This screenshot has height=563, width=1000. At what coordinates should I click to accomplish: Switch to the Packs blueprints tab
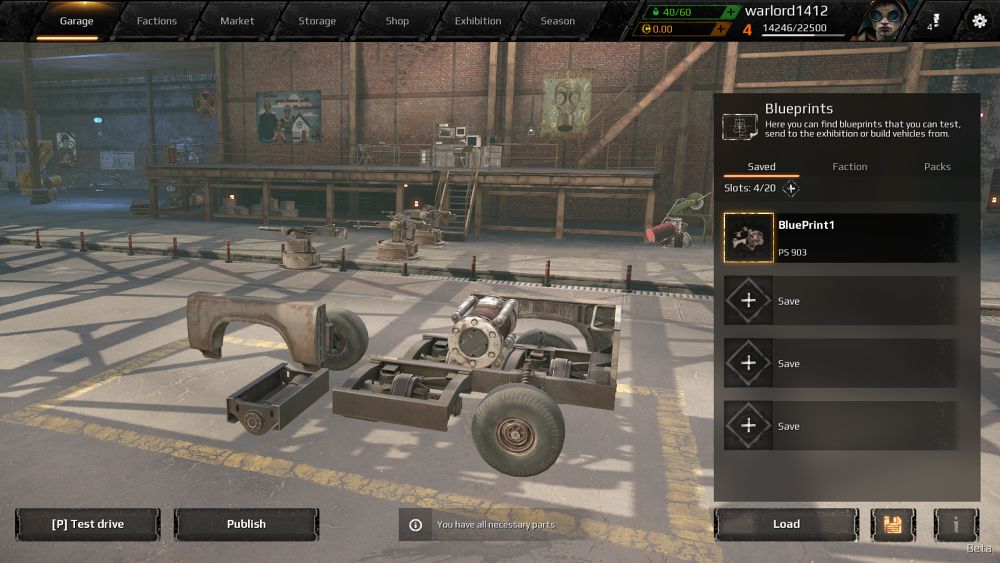click(937, 167)
